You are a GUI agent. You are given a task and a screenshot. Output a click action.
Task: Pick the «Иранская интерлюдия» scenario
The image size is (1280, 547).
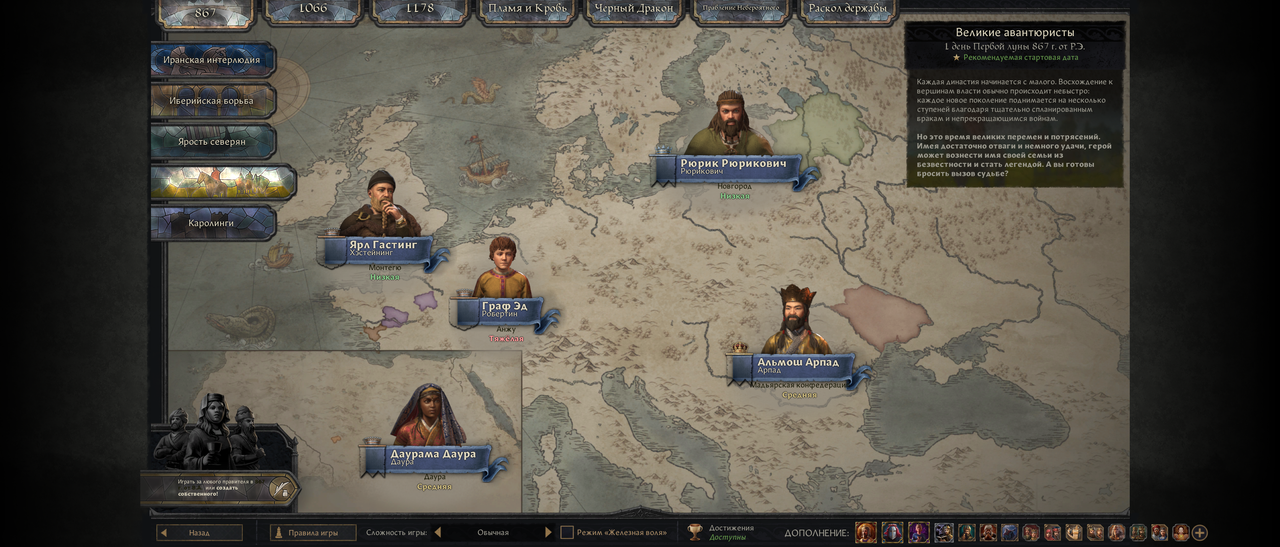(x=212, y=60)
